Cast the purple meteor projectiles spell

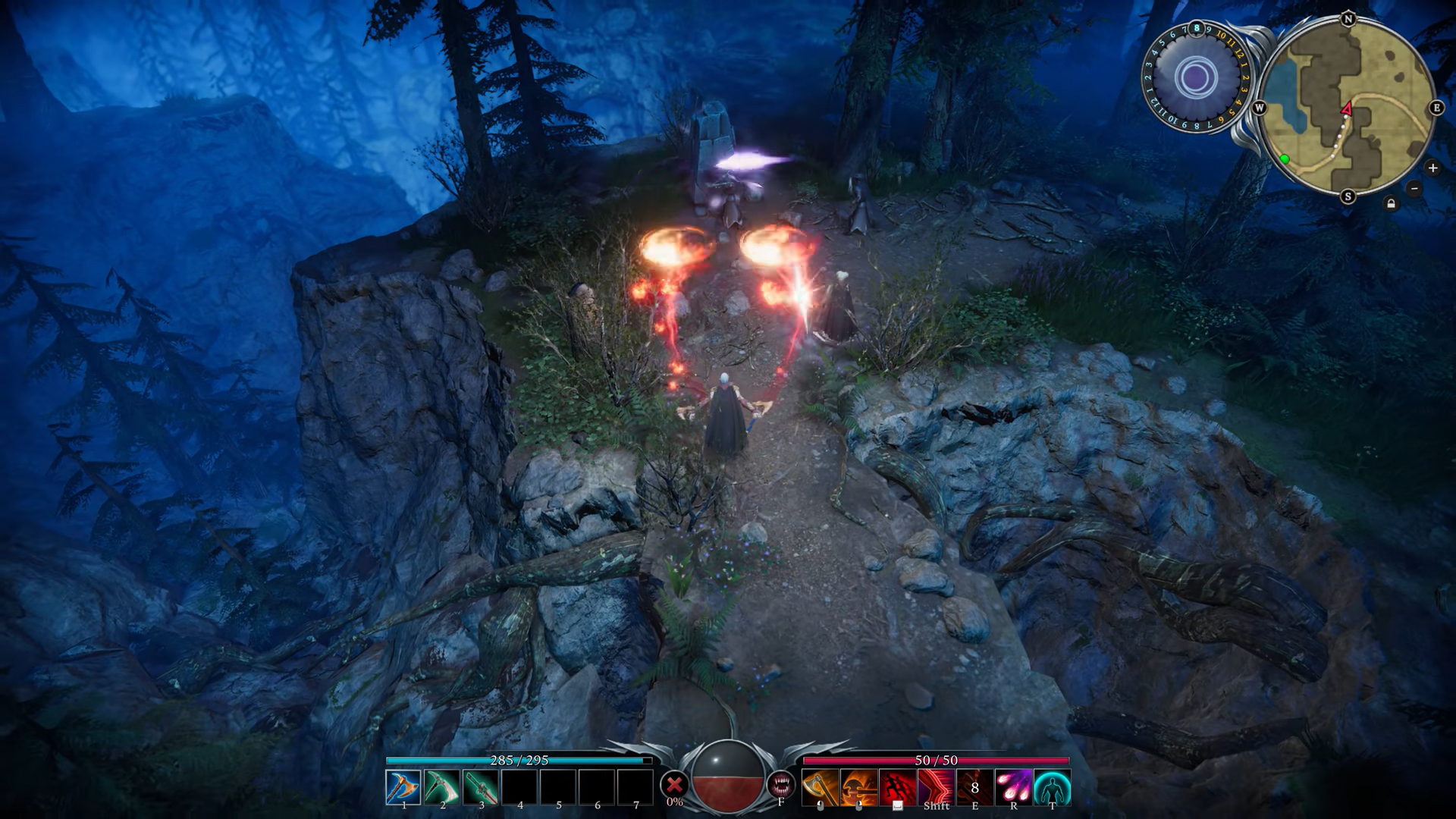[1013, 787]
